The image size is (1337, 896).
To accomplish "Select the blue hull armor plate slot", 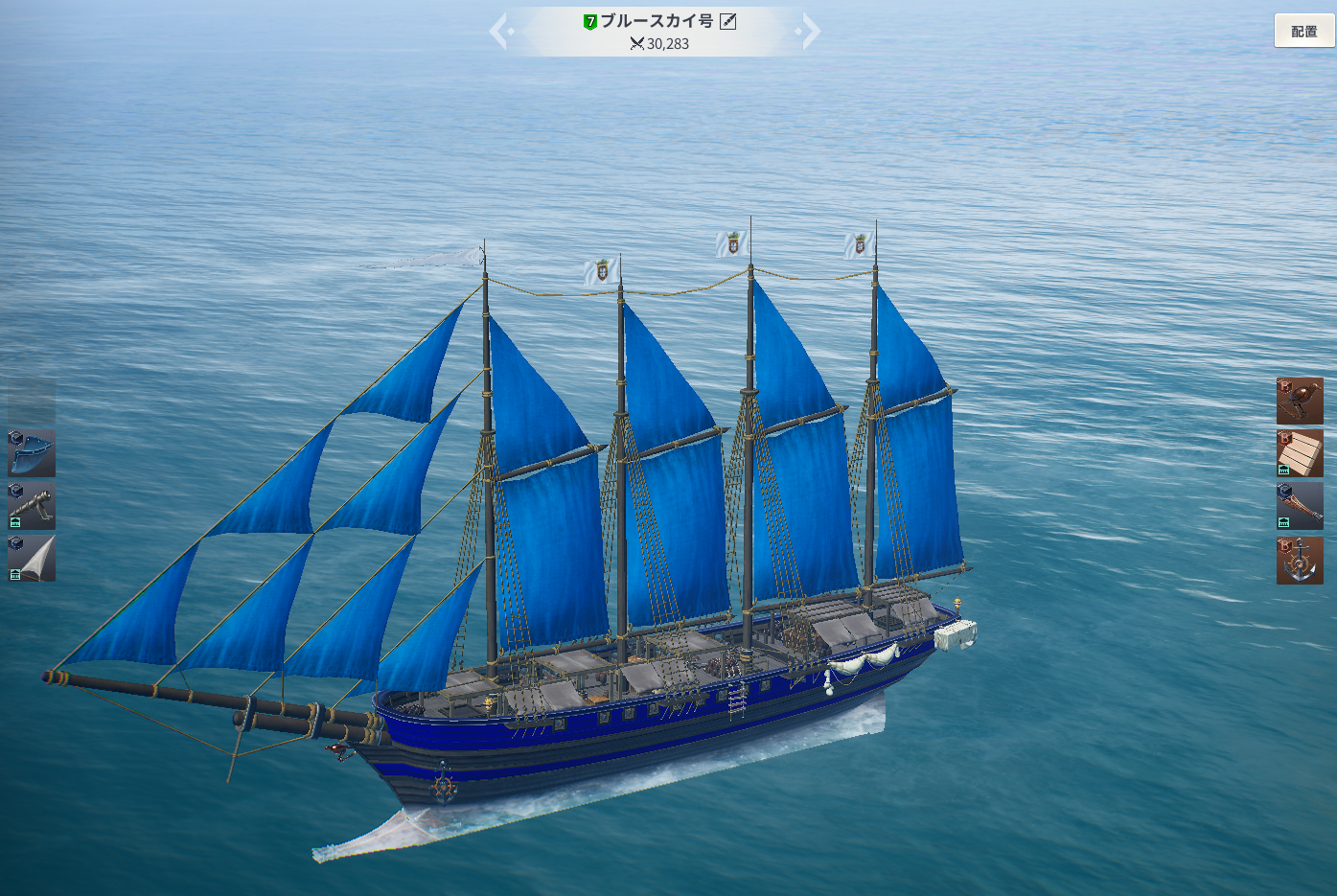I will point(32,453).
